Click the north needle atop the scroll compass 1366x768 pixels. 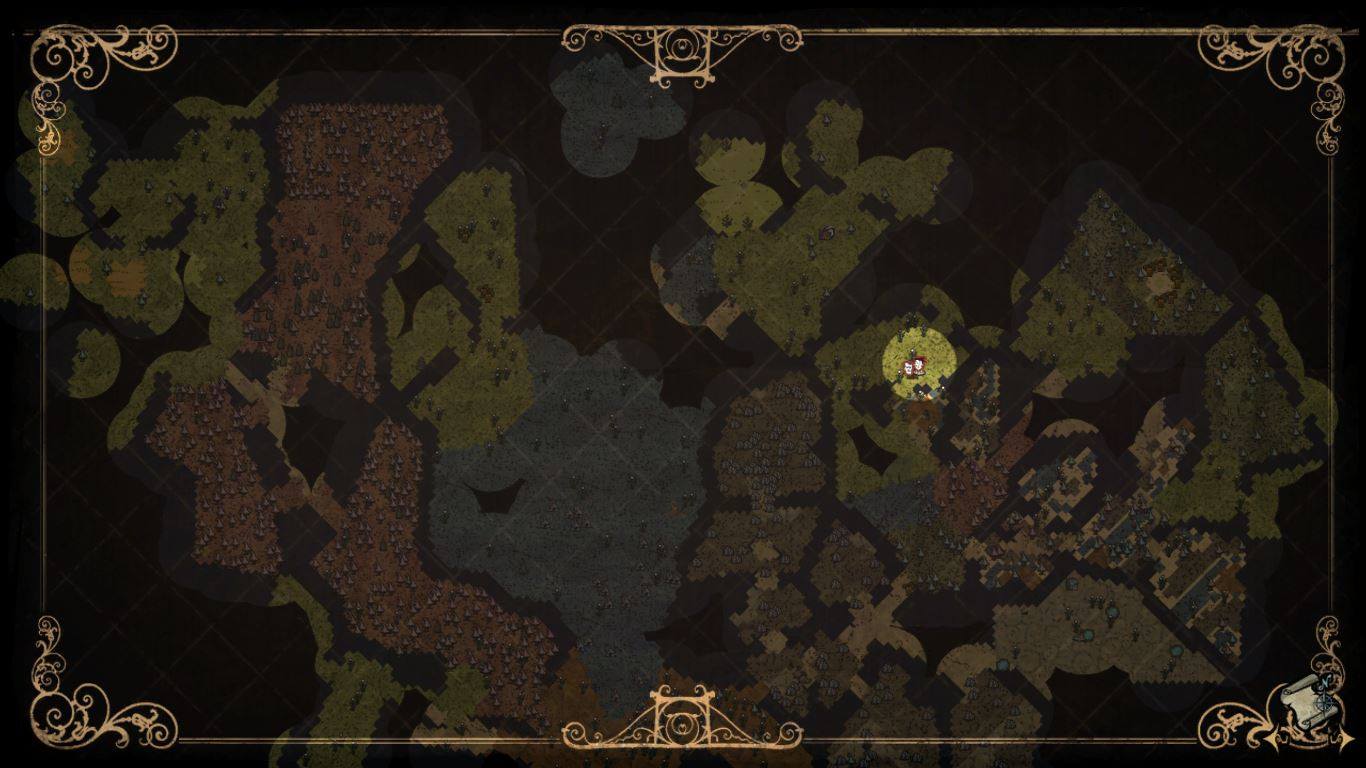point(1325,682)
